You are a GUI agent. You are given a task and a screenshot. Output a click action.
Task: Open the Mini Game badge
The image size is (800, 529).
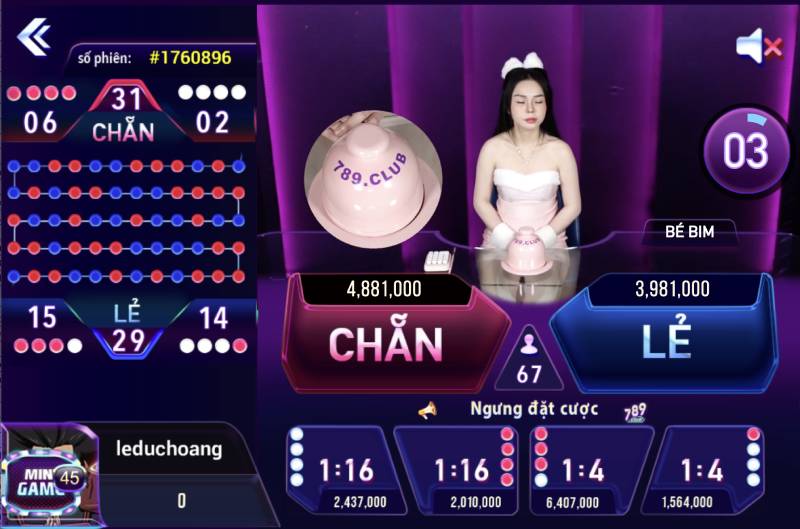coord(43,480)
